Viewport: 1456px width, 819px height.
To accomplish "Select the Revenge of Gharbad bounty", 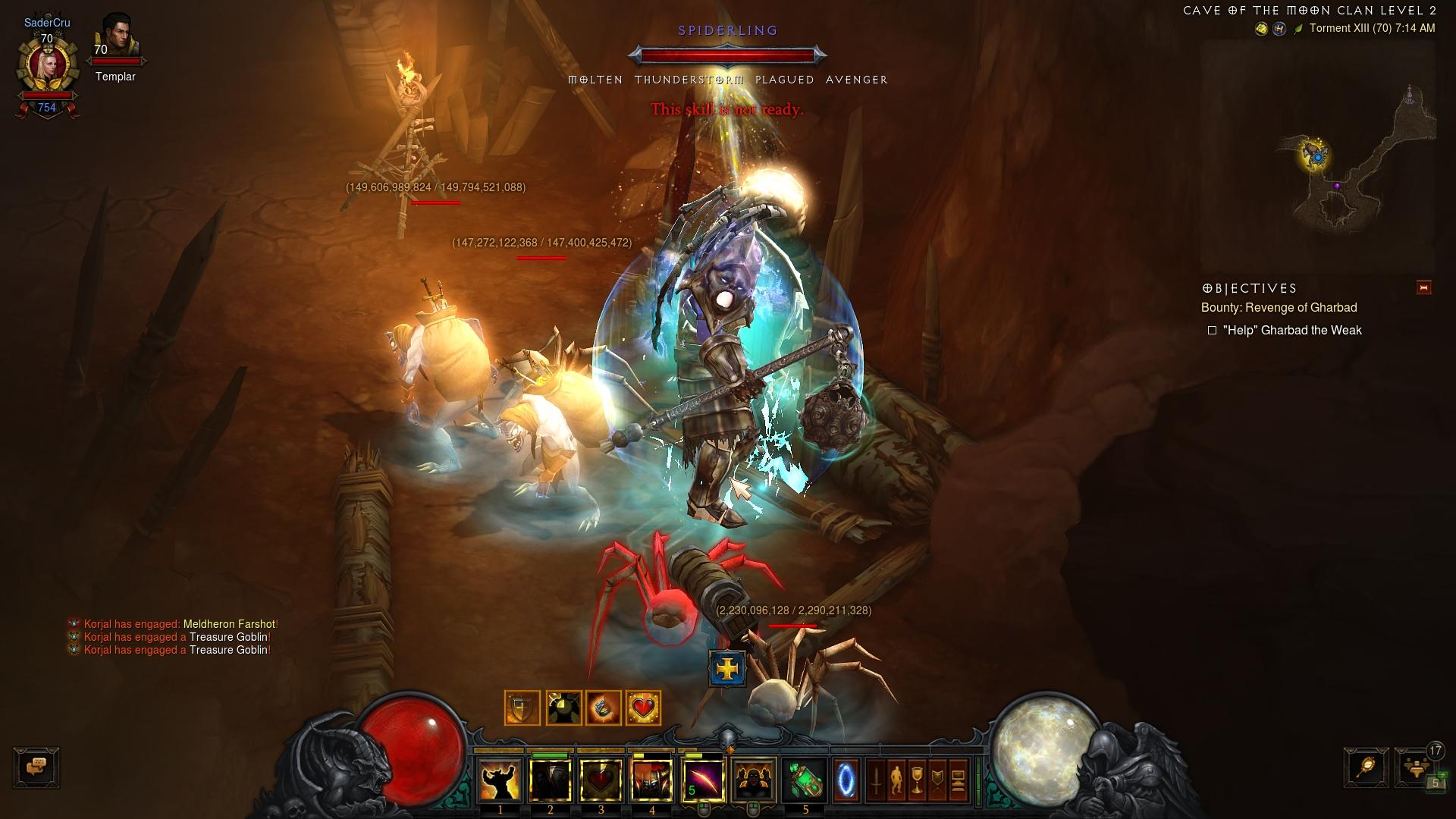I will [x=1279, y=308].
